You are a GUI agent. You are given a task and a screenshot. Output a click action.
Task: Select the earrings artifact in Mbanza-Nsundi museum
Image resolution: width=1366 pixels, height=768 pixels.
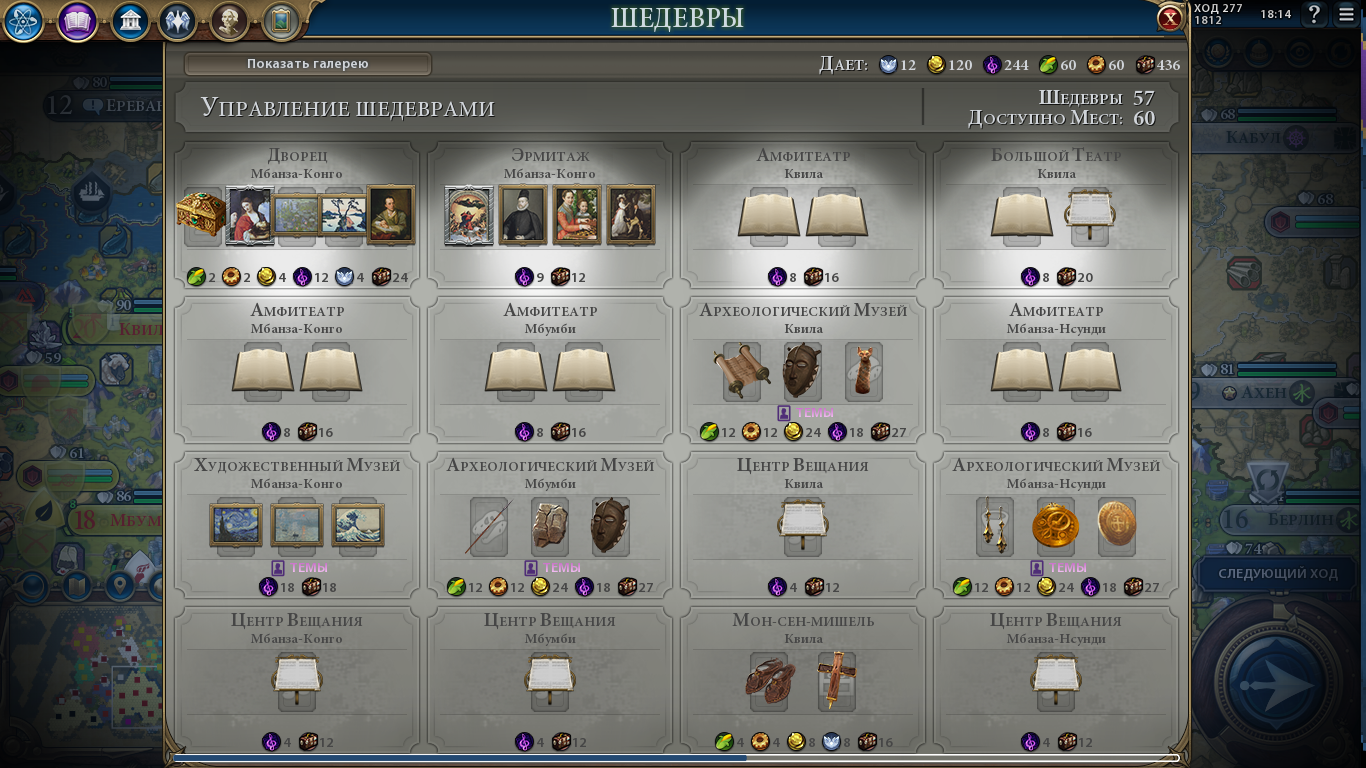pyautogui.click(x=996, y=525)
